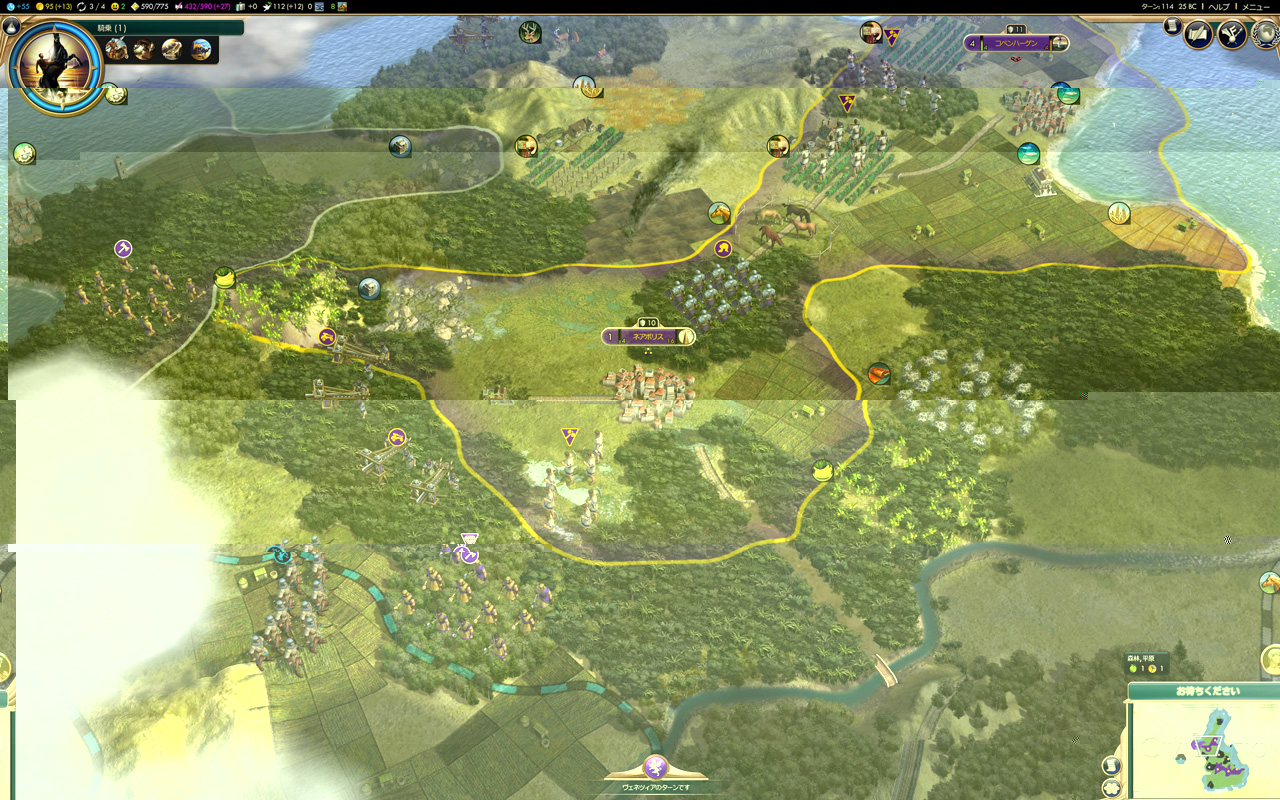Toggle the minimap options button below the scroll icon
This screenshot has height=800, width=1280.
point(1111,789)
